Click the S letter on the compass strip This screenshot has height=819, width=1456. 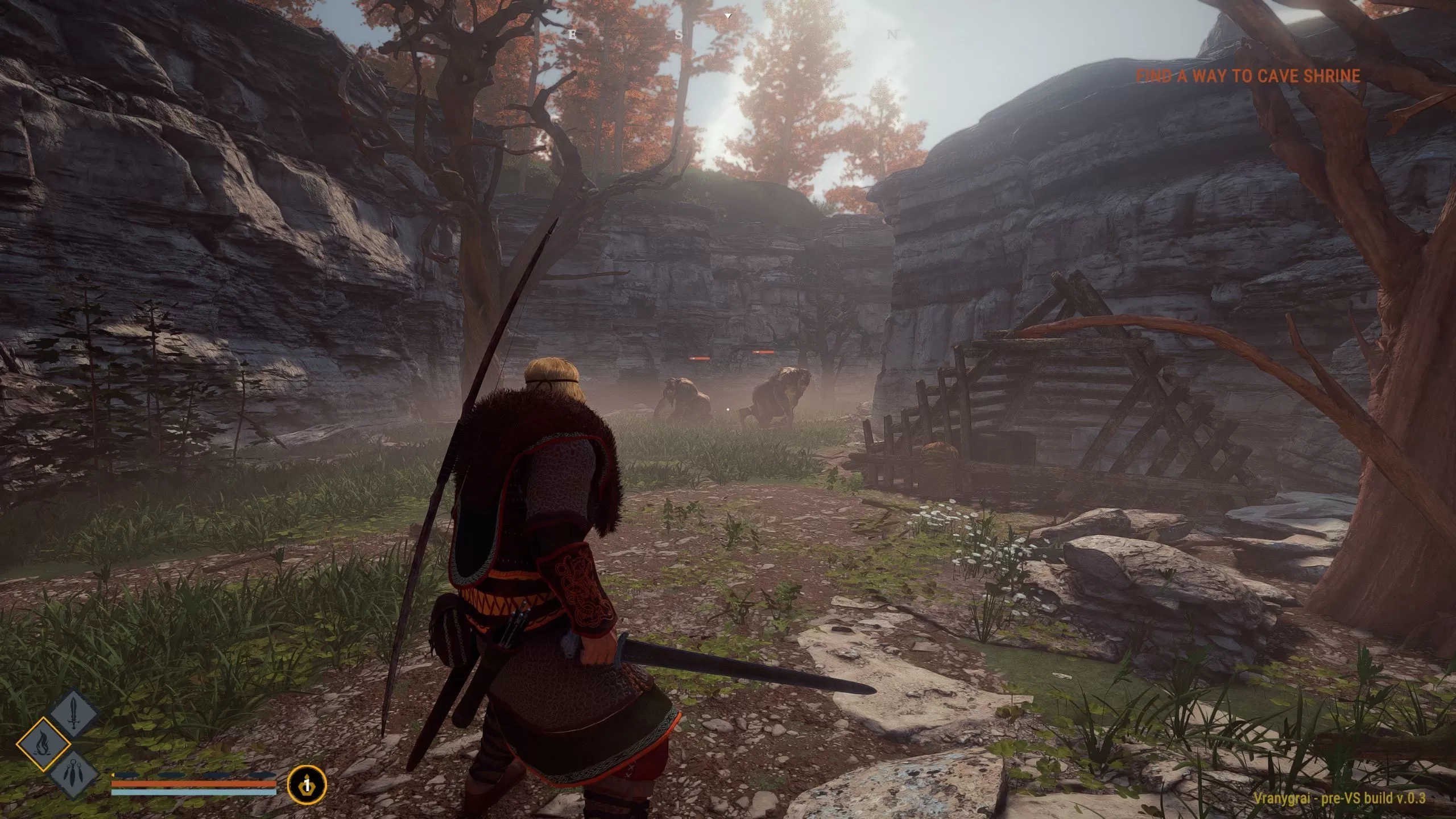(680, 35)
